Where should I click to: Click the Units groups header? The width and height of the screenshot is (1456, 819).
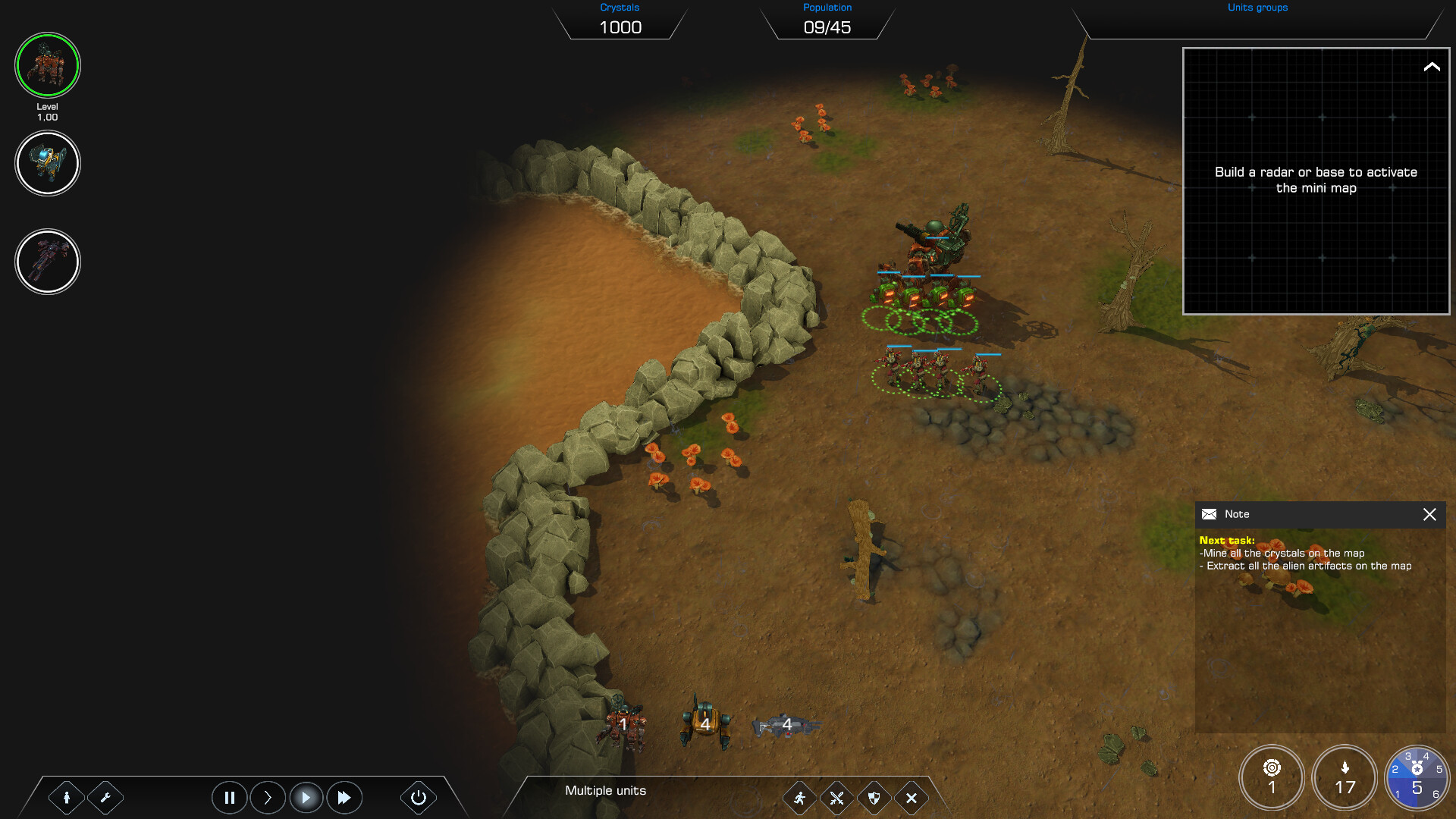pyautogui.click(x=1257, y=8)
